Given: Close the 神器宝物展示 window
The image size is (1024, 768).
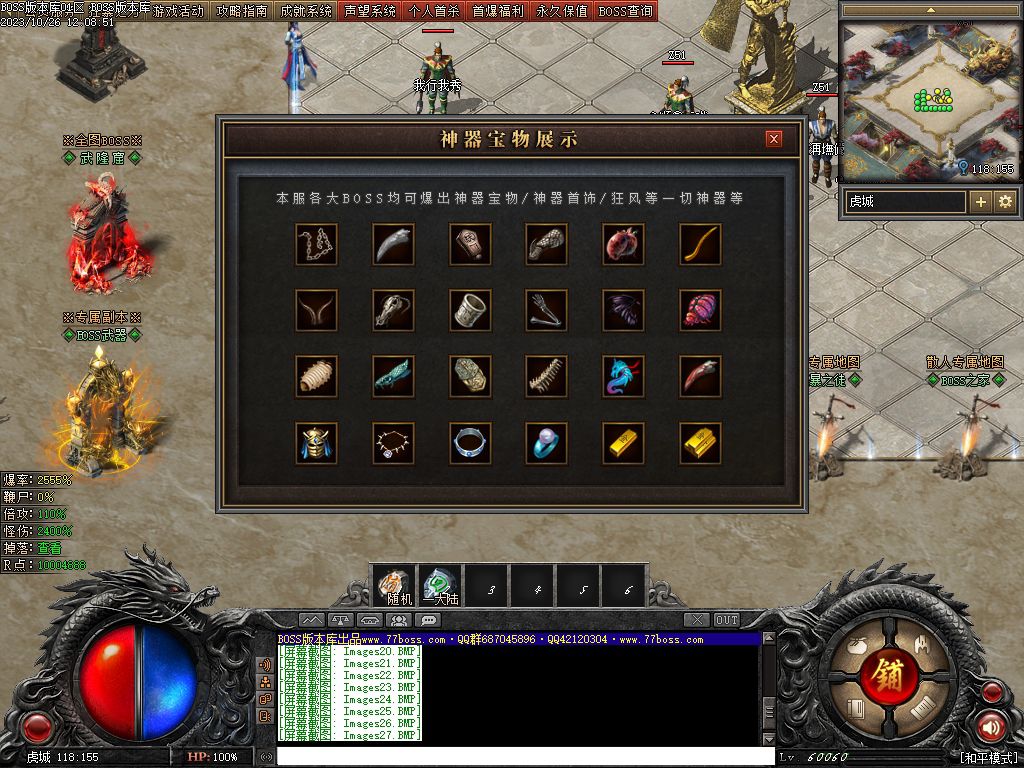Looking at the screenshot, I should (773, 140).
